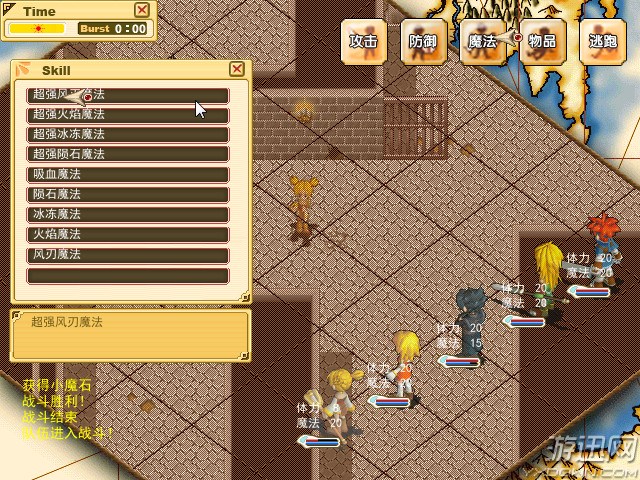This screenshot has width=640, height=480.
Task: Choose the 超强冰冻魔法 skill
Action: [x=128, y=135]
